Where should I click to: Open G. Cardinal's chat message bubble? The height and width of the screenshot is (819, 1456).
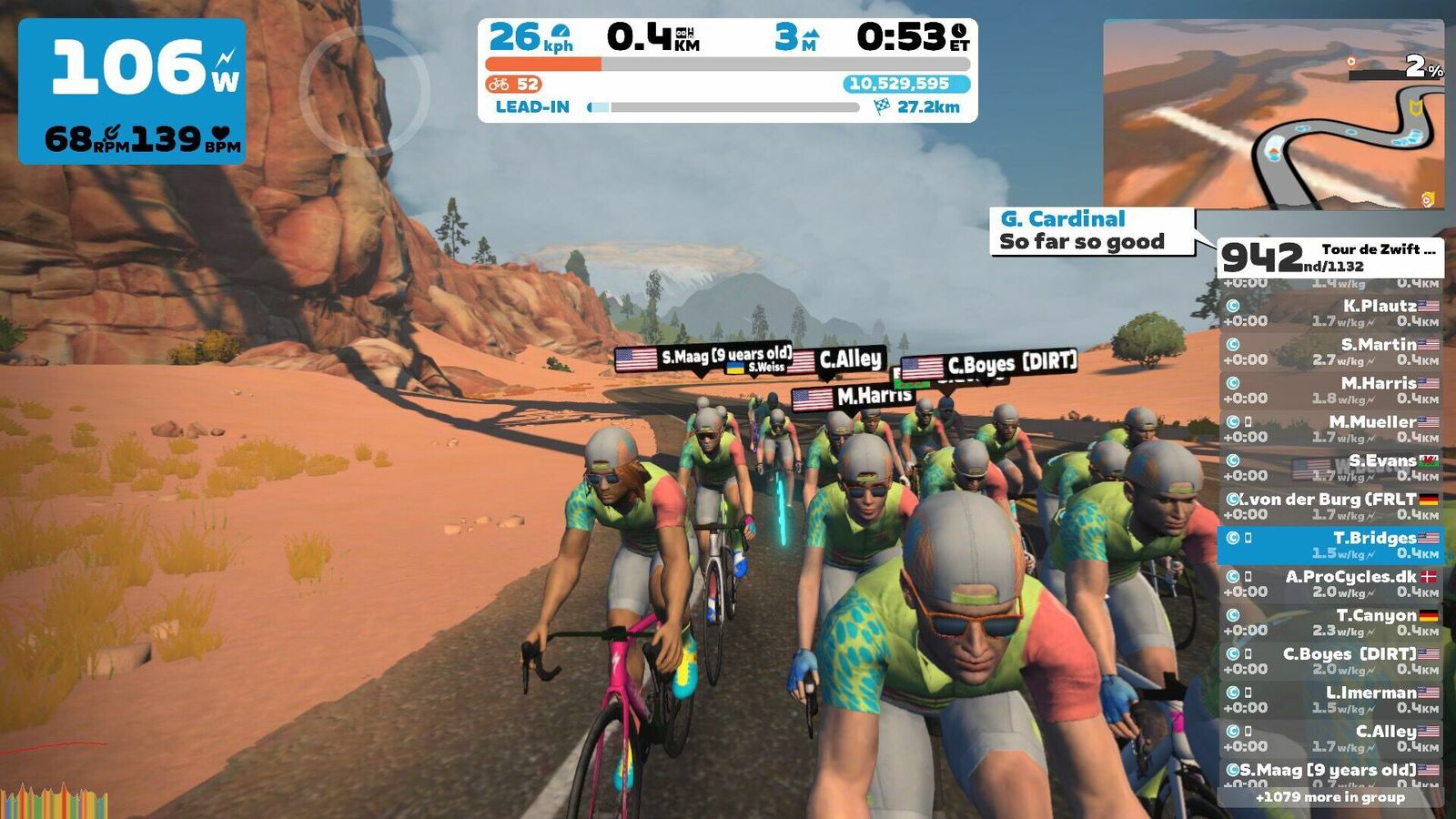click(1091, 231)
